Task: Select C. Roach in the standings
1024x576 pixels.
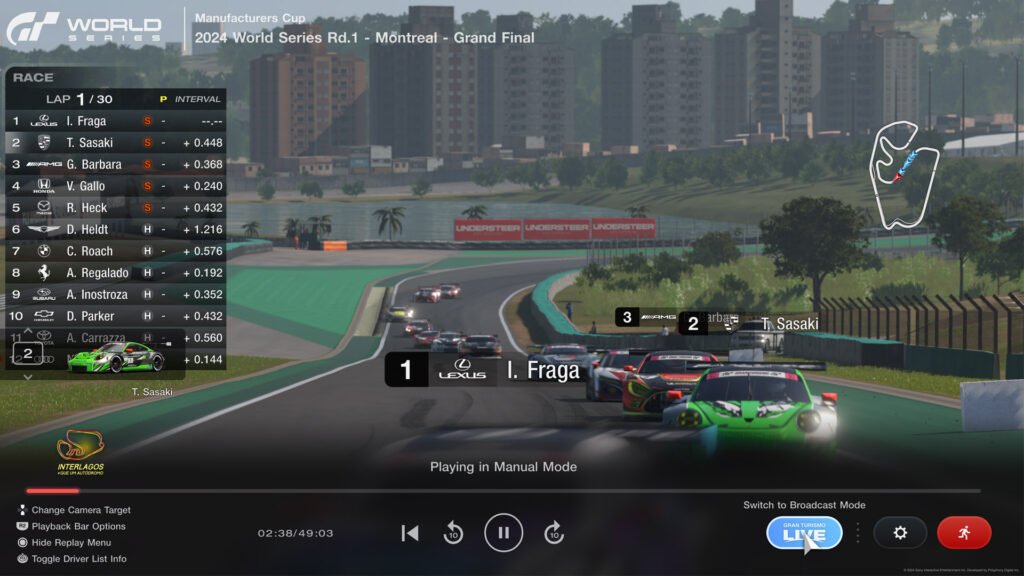Action: click(115, 251)
